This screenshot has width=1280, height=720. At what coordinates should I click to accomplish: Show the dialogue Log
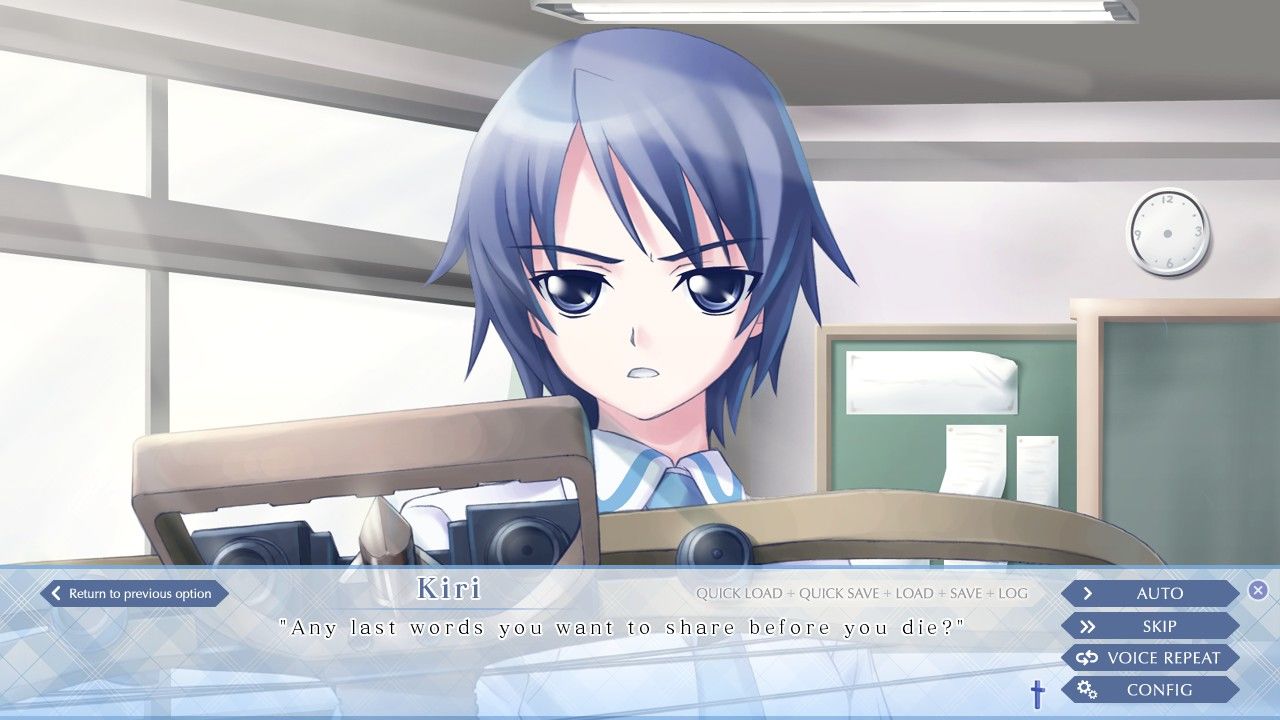pos(1013,594)
